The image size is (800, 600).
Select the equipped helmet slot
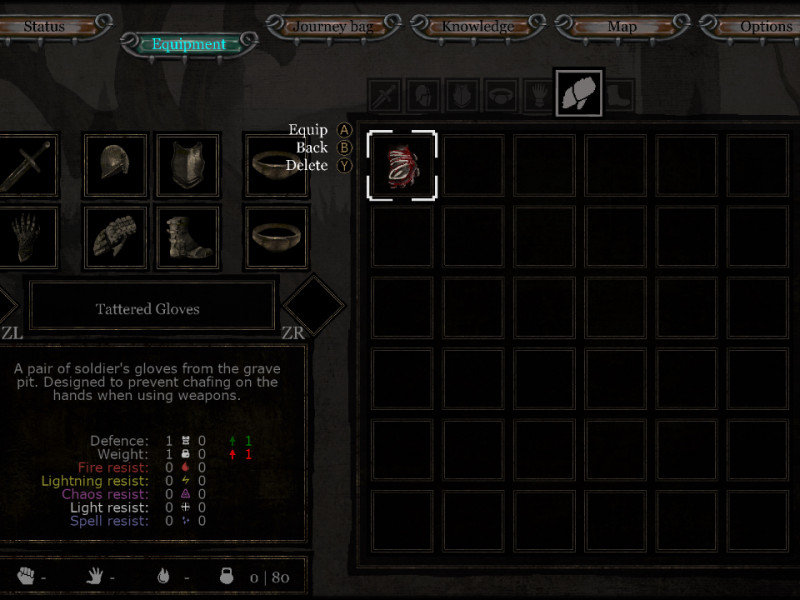coord(115,165)
